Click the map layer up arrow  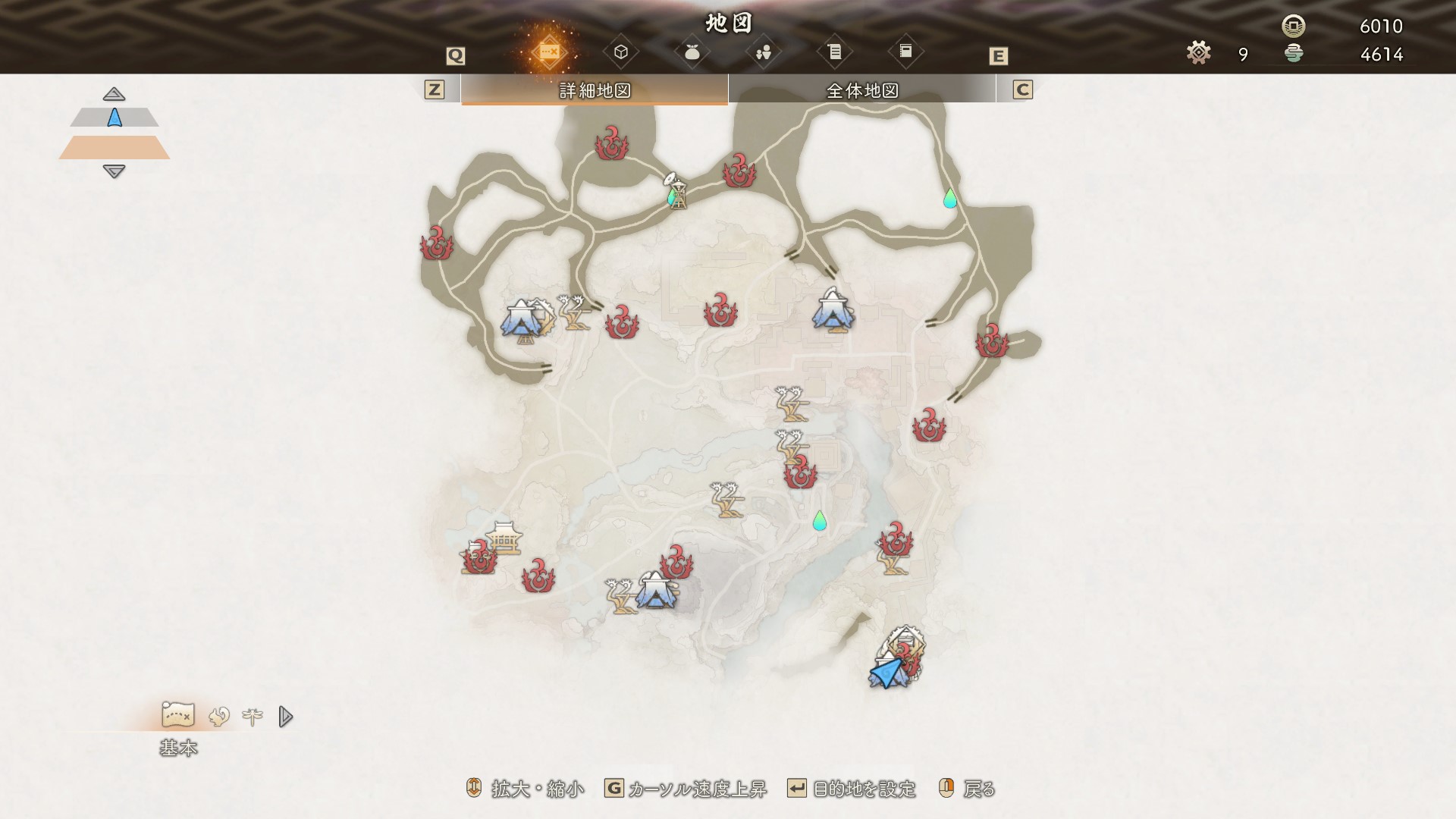[x=114, y=94]
